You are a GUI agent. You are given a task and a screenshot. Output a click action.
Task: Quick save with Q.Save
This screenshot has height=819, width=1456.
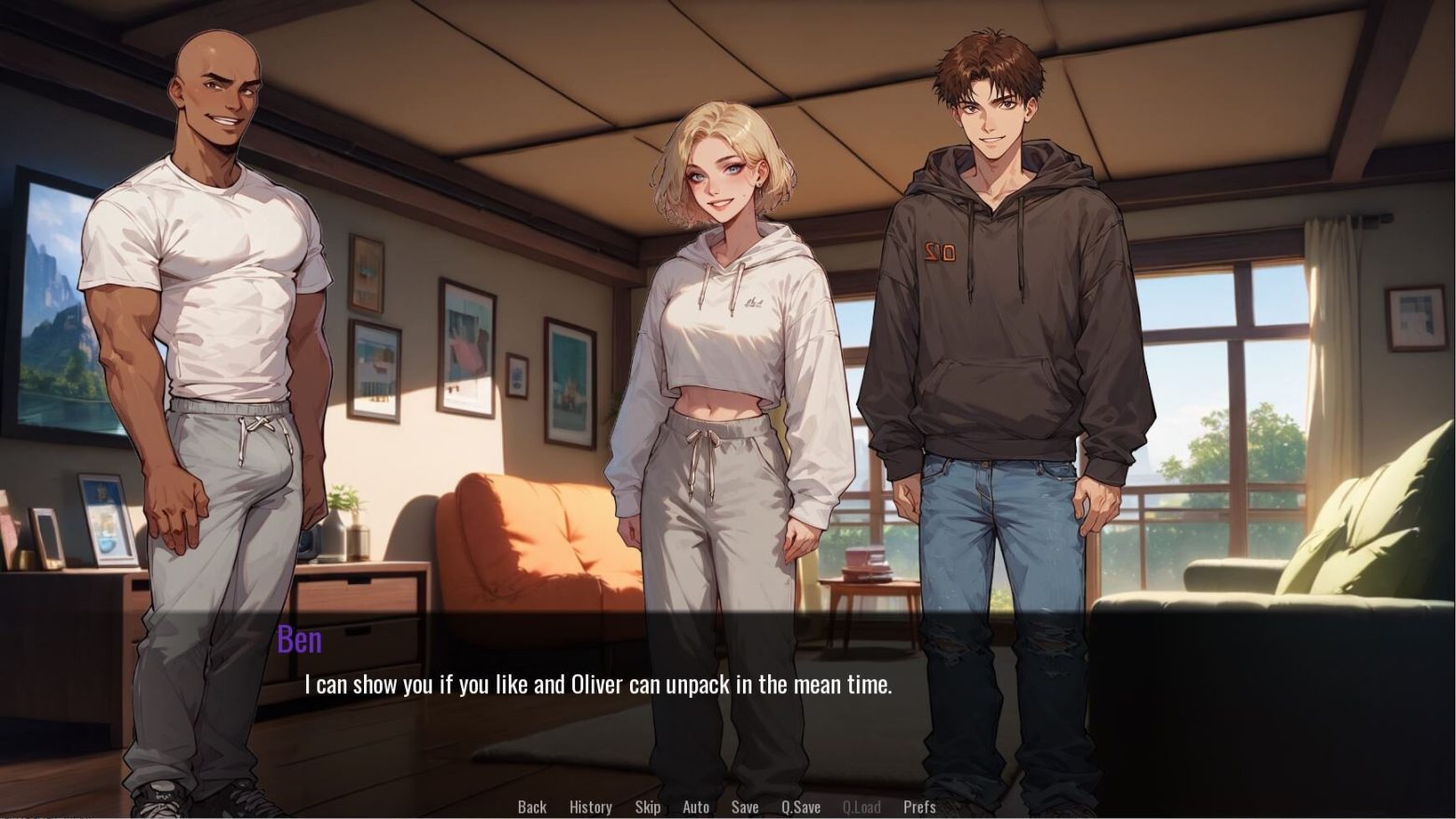(801, 807)
